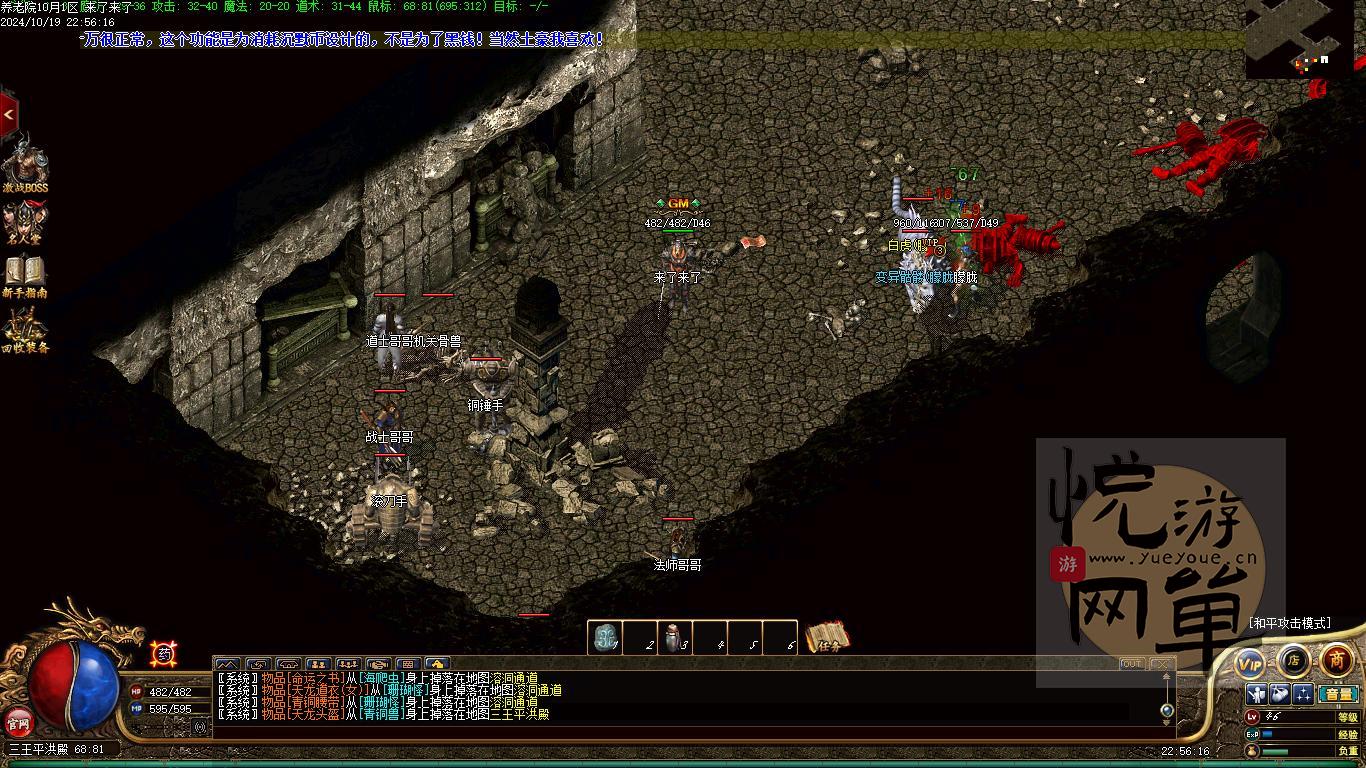This screenshot has width=1366, height=768.
Task: Use the potion jar in hotbar slot 3
Action: click(675, 638)
